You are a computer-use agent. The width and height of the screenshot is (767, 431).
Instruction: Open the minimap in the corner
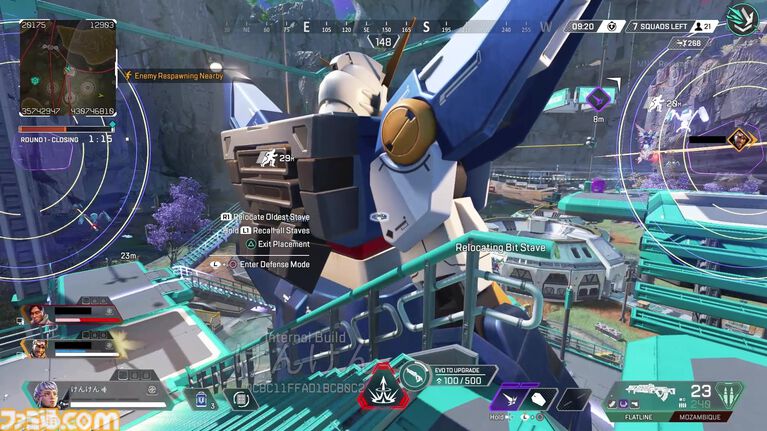pos(68,68)
